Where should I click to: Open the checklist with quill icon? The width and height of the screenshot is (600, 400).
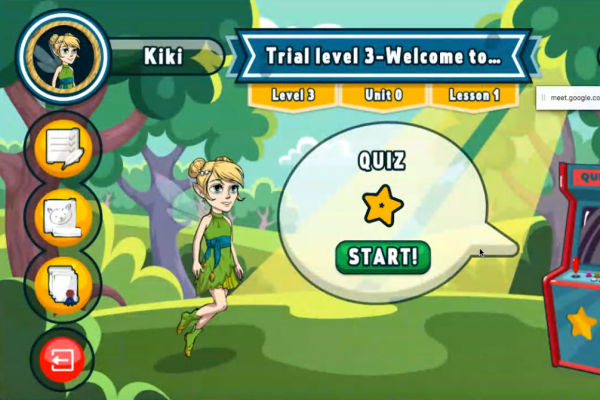[x=62, y=148]
